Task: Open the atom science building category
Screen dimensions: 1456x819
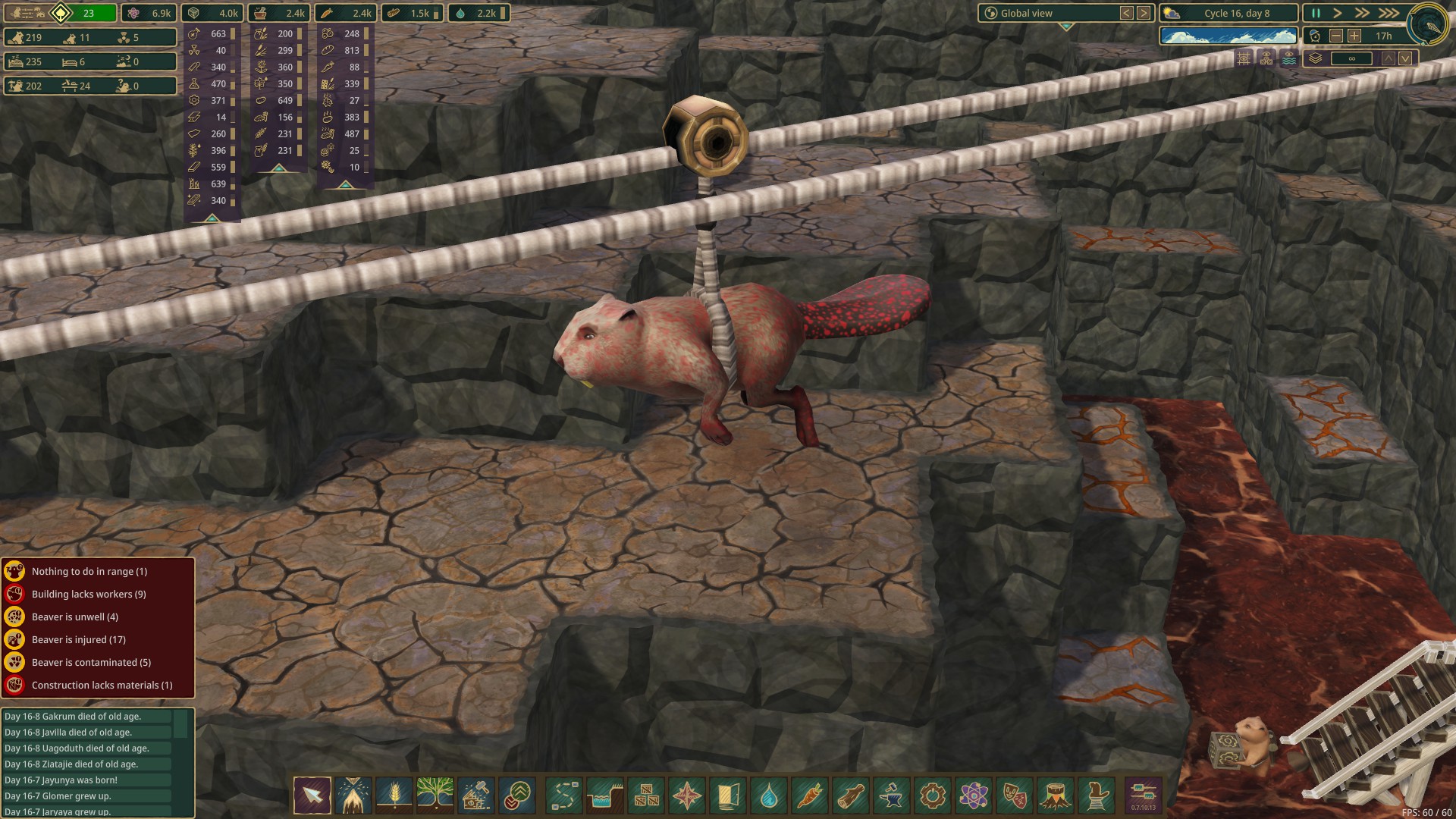Action: coord(974,795)
